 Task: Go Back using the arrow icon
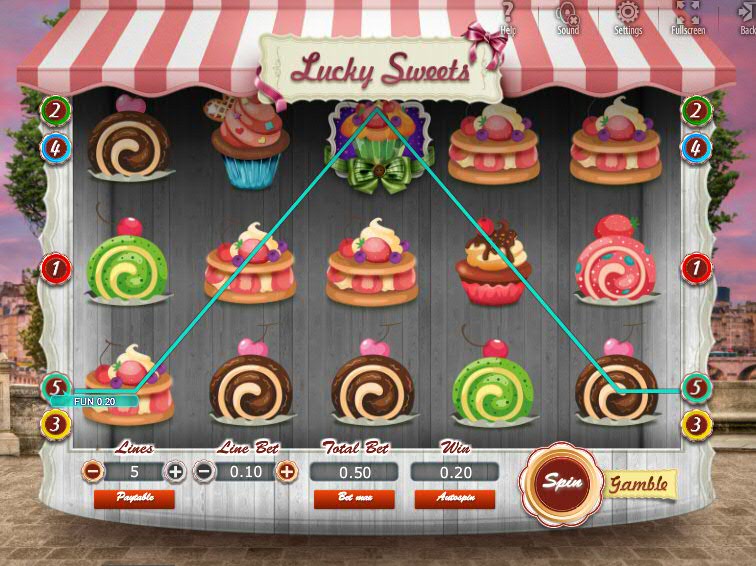(747, 15)
